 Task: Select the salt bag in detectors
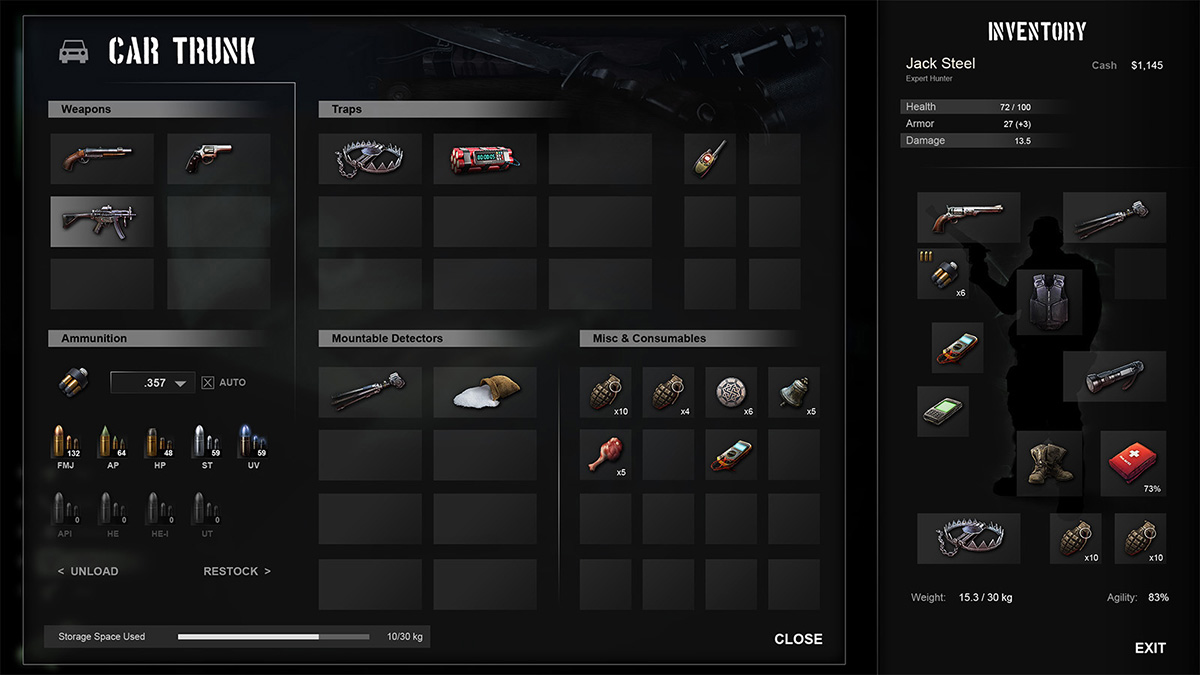pos(485,392)
